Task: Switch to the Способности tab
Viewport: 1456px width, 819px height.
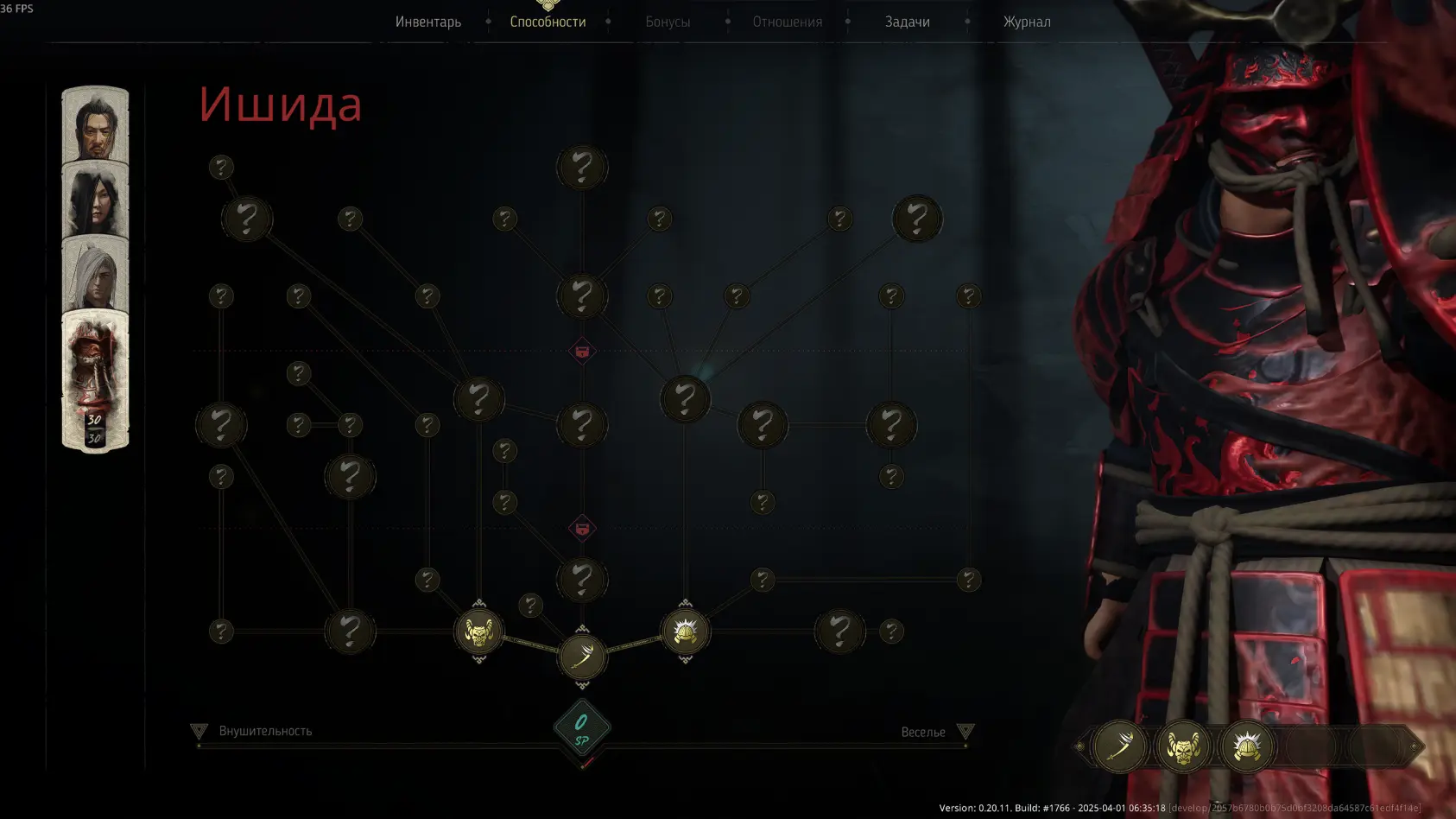Action: coord(548,22)
